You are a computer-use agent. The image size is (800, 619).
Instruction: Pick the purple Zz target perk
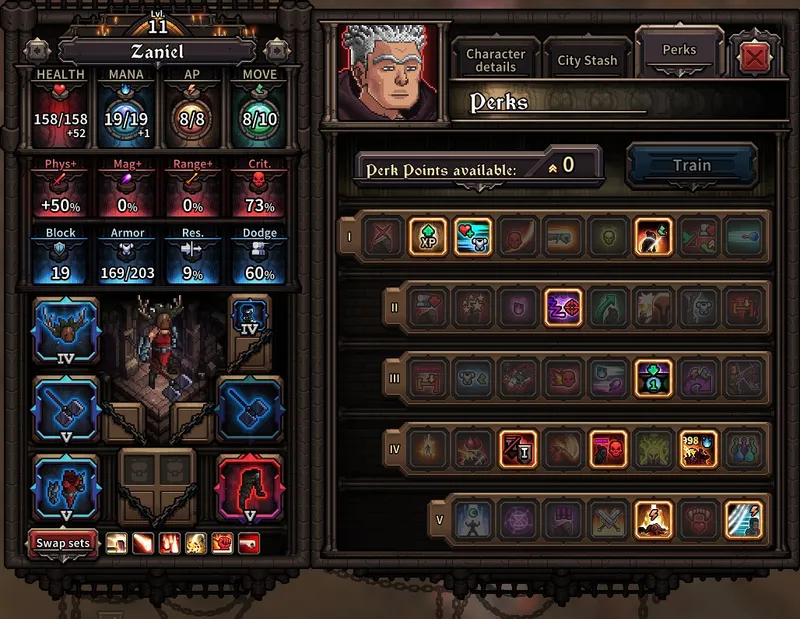point(563,307)
